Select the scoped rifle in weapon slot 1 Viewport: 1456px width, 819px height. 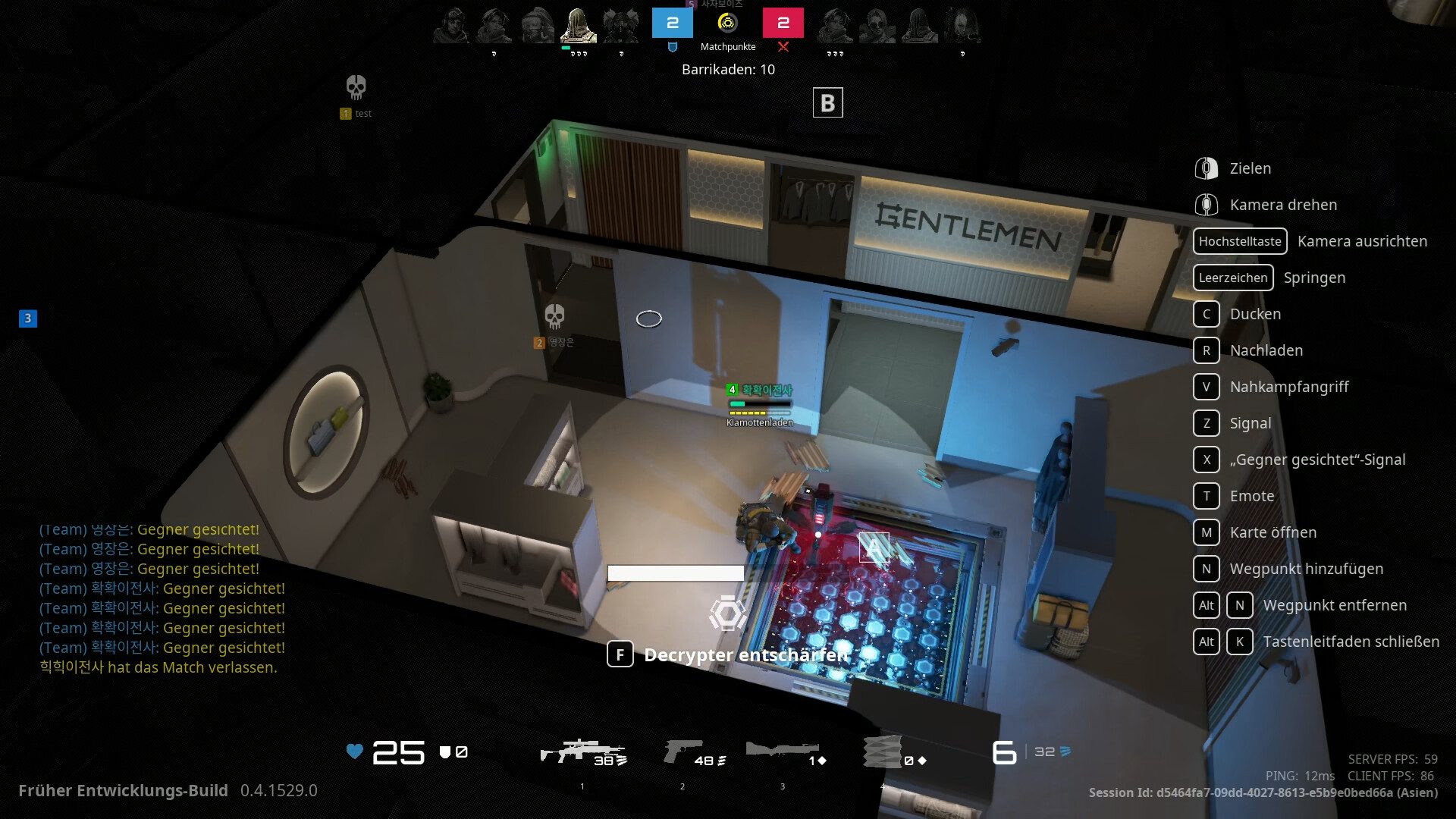click(x=582, y=752)
